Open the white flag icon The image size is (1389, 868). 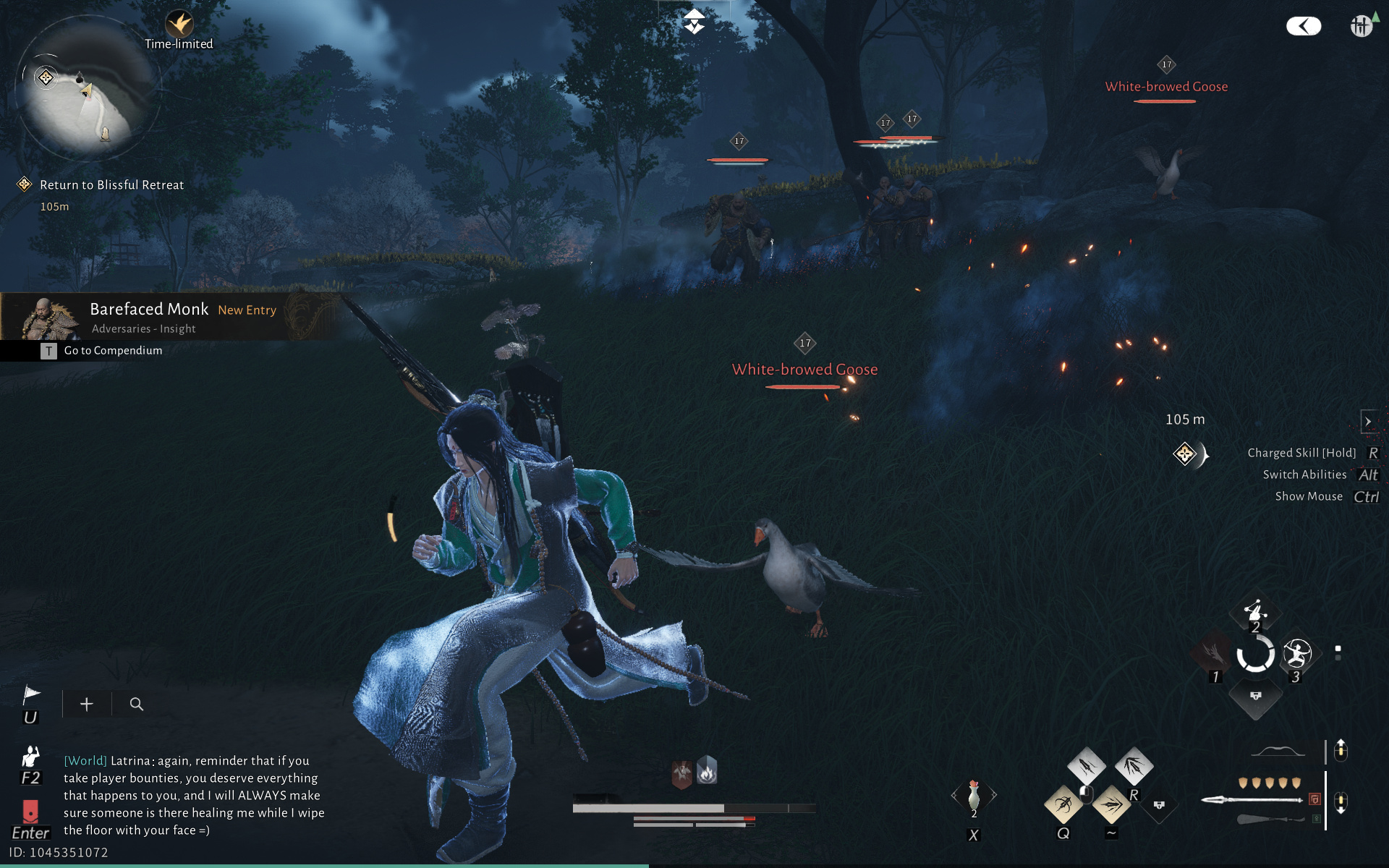(30, 695)
